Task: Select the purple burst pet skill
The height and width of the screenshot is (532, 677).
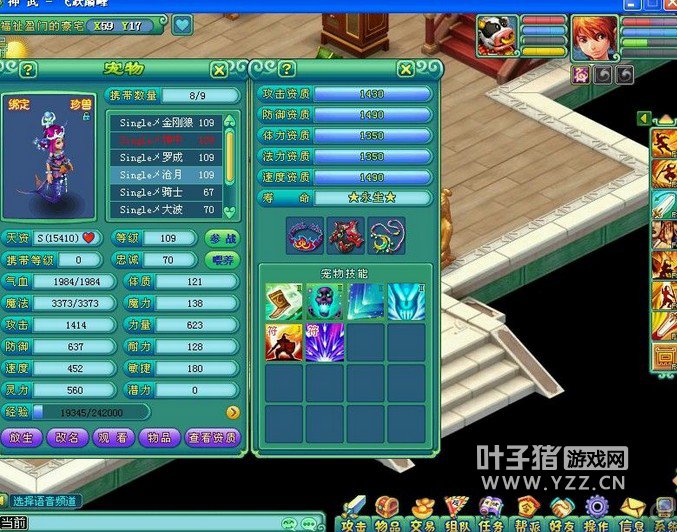Action: tap(325, 341)
